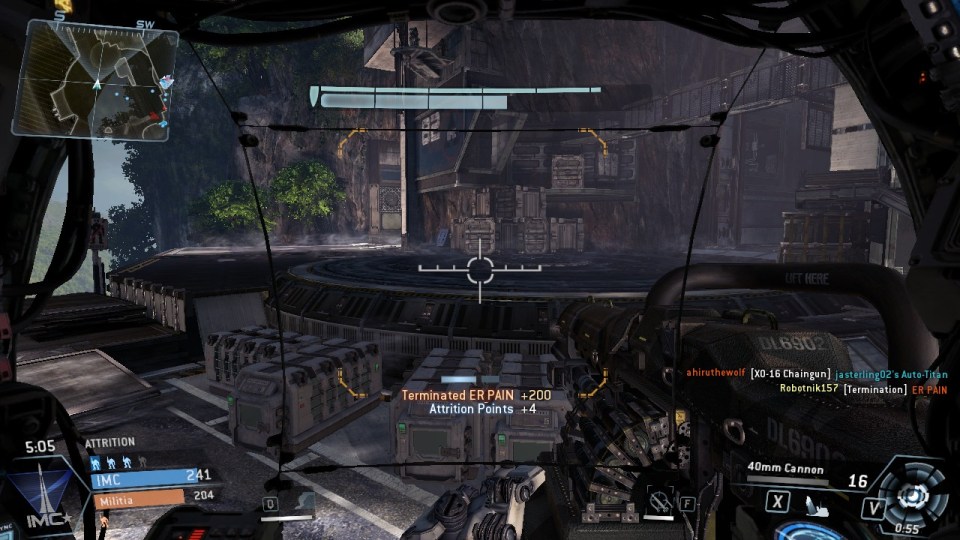
Task: Click the minimap in the corner
Action: pos(95,78)
